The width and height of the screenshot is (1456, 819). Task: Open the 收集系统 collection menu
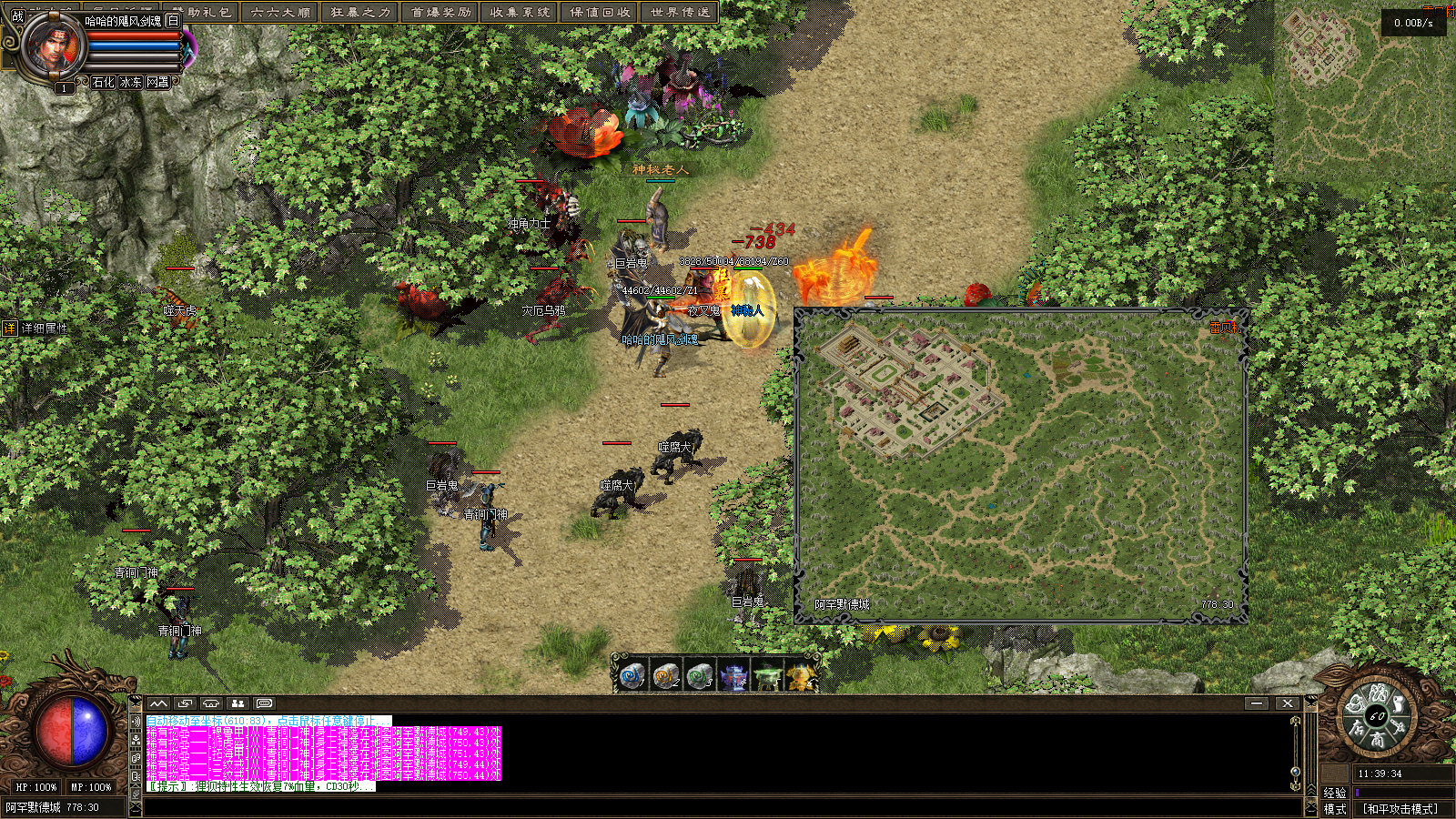pyautogui.click(x=521, y=12)
